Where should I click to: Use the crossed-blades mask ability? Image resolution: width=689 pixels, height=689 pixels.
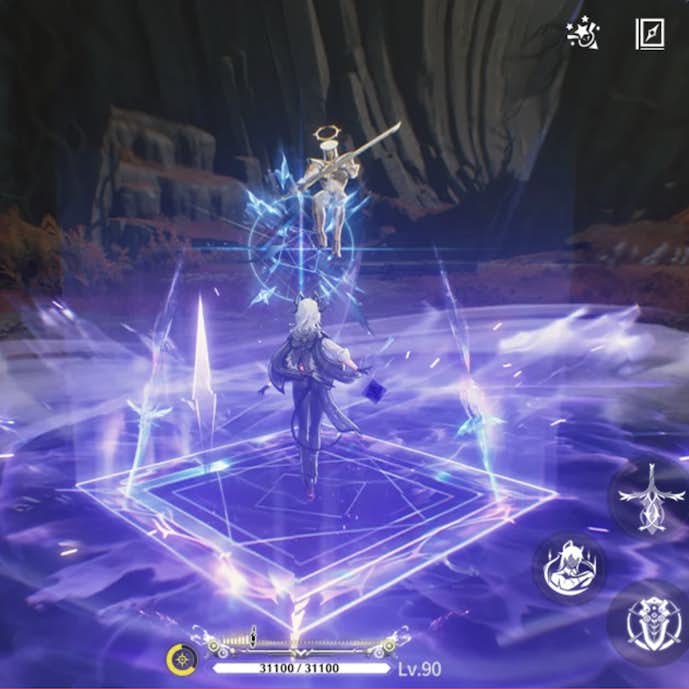tap(652, 623)
